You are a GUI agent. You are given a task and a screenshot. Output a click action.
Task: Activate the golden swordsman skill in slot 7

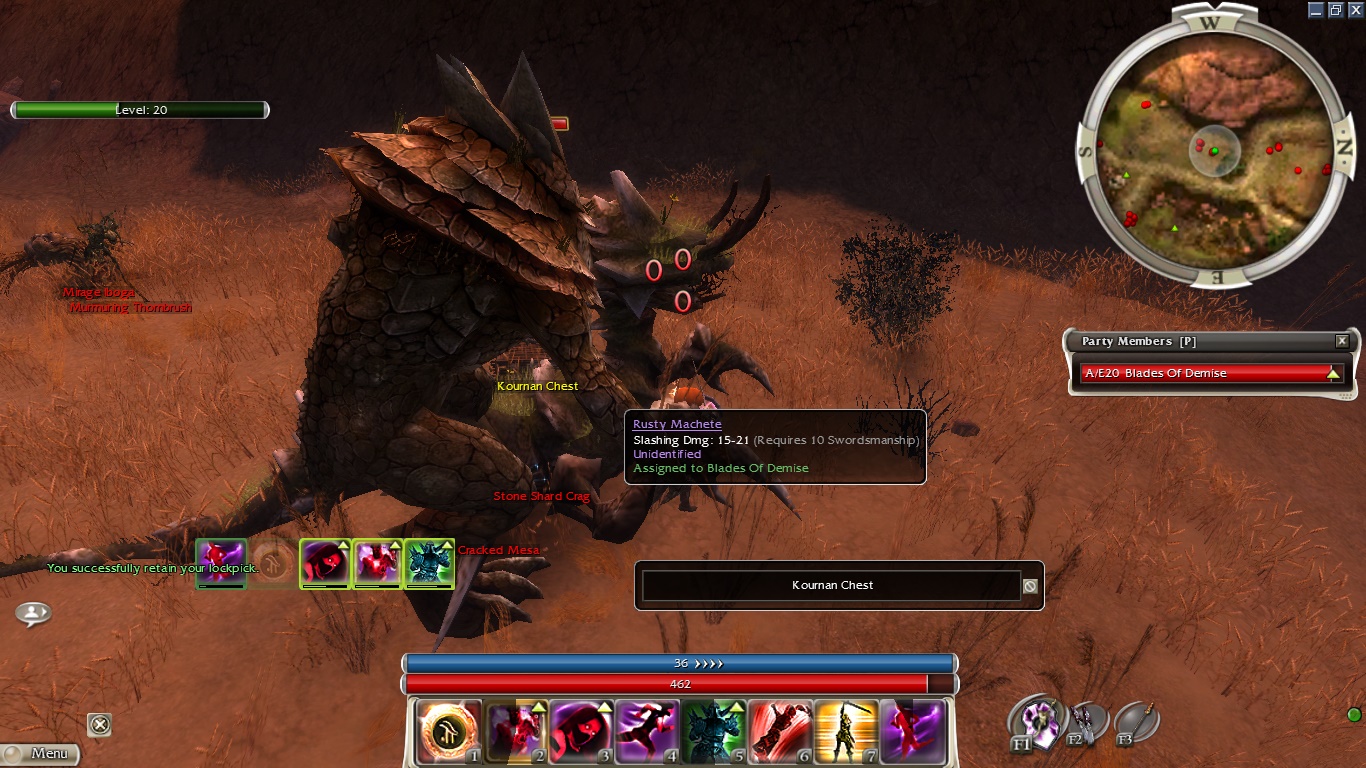tap(846, 732)
